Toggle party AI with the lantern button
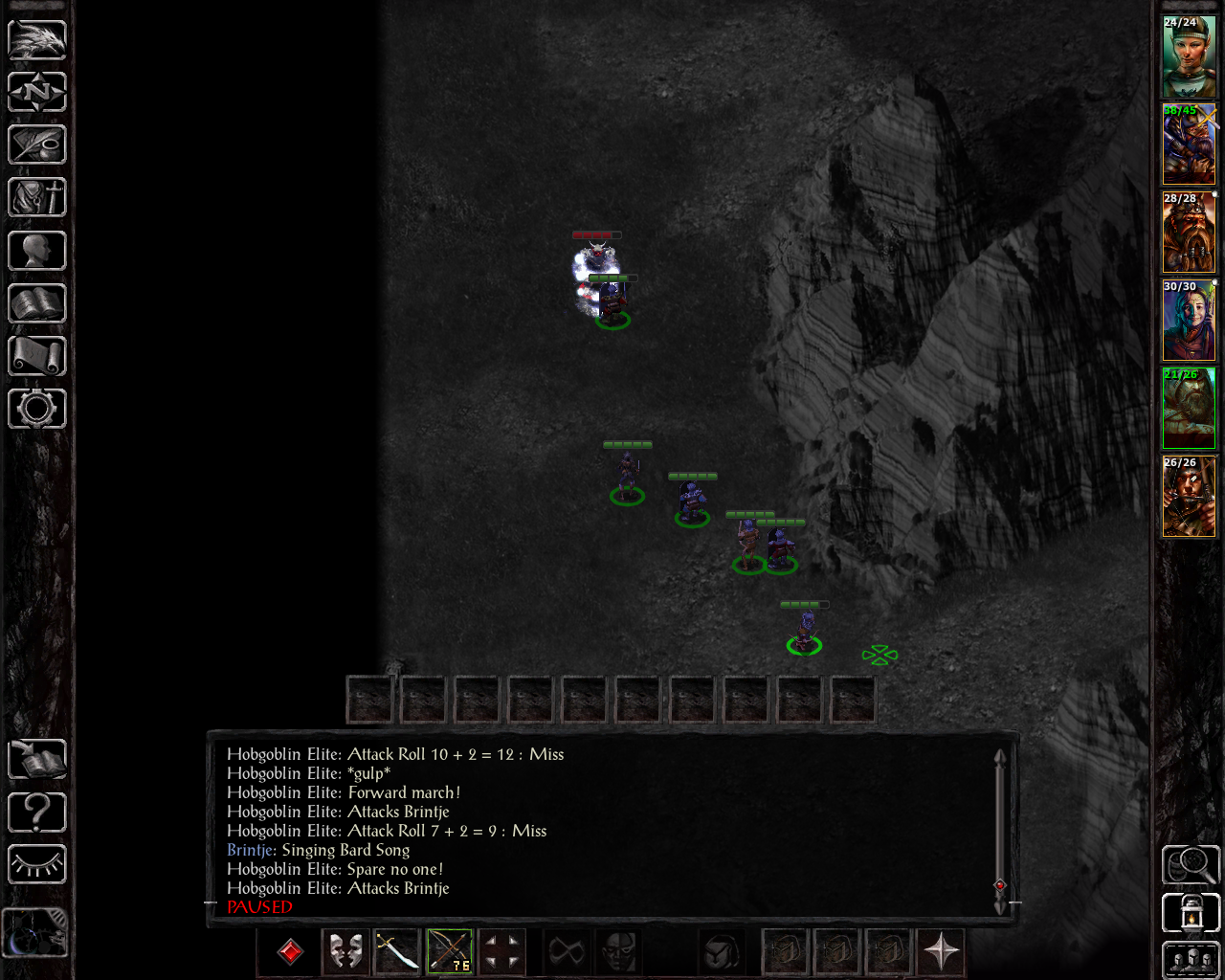The image size is (1225, 980). click(x=1191, y=913)
